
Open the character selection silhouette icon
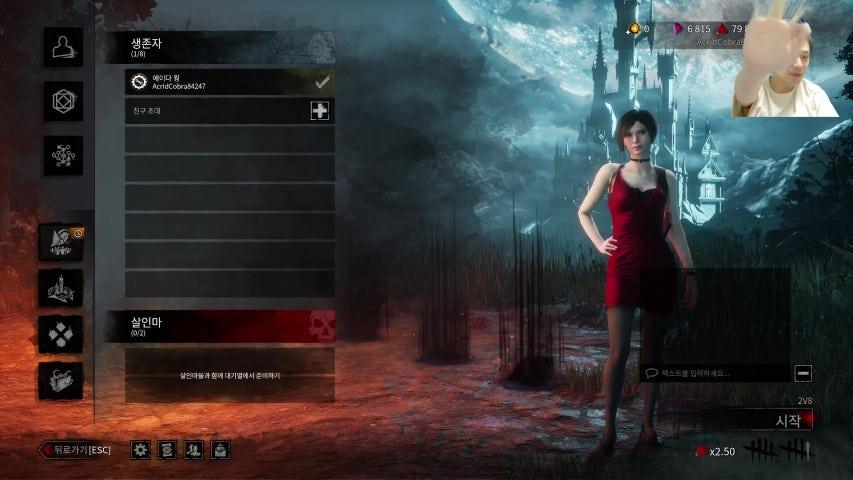tap(63, 47)
